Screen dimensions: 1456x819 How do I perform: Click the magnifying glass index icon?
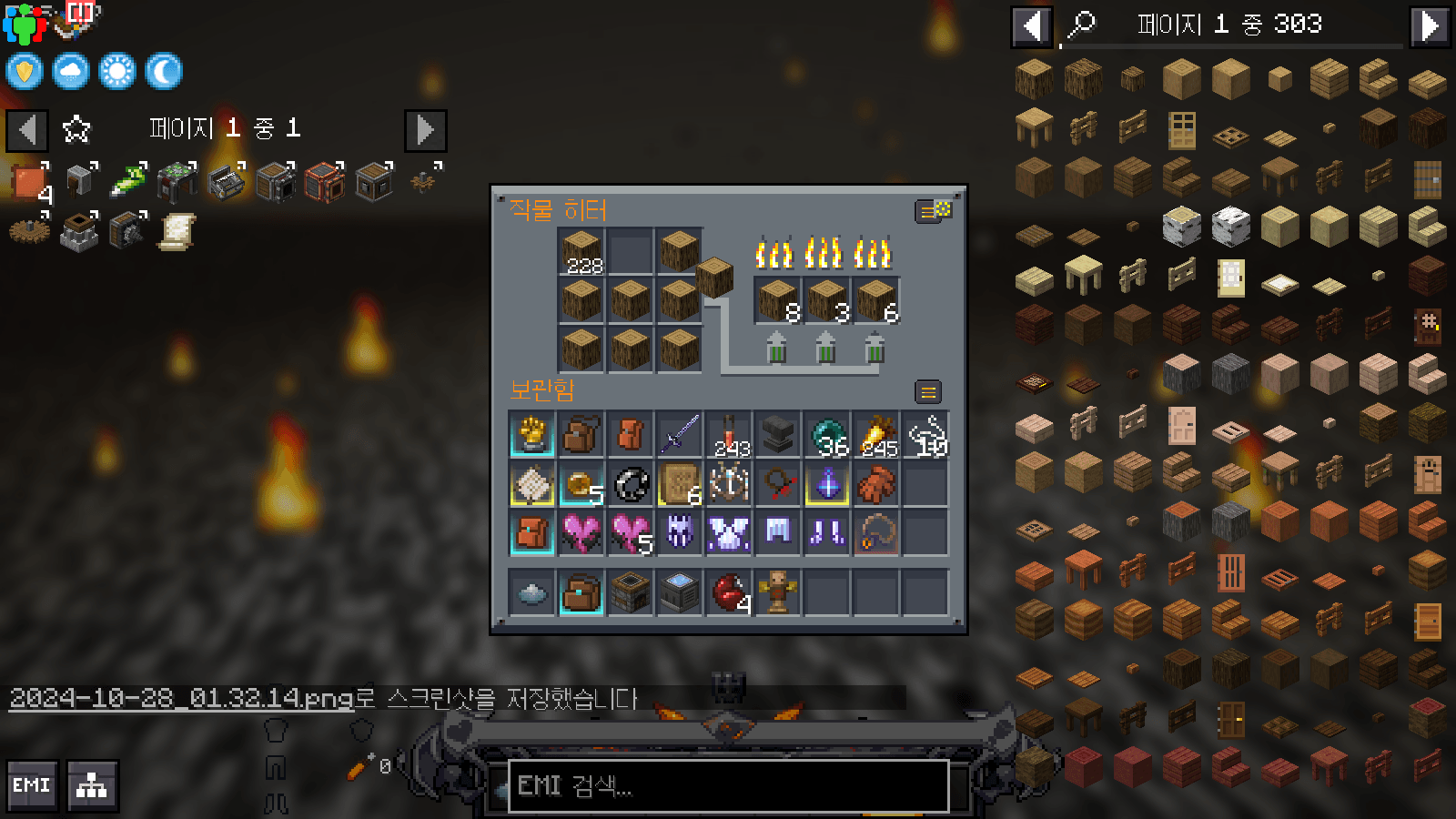pos(1082,25)
